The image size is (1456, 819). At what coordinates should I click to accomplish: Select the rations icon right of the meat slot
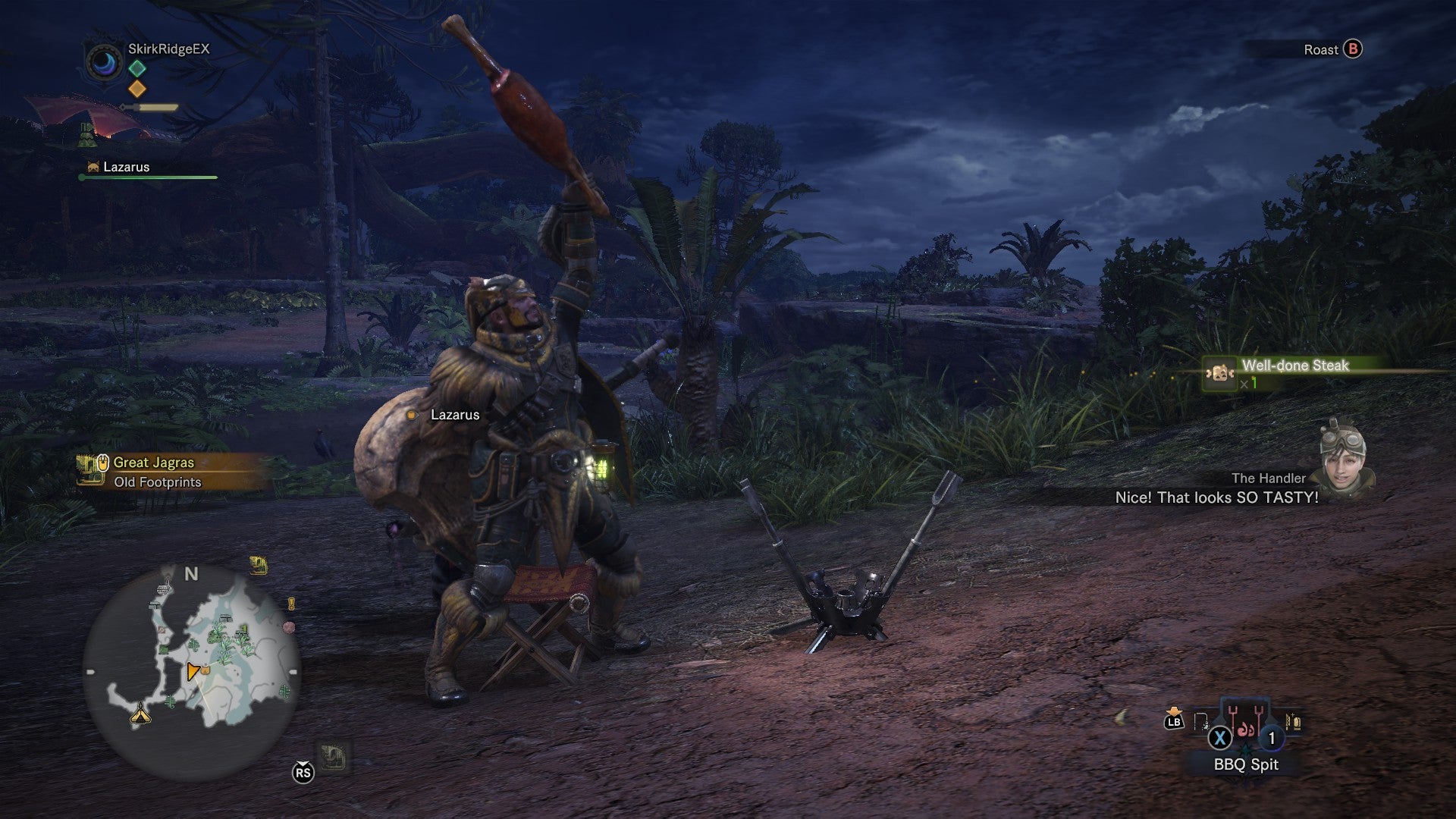(1293, 723)
